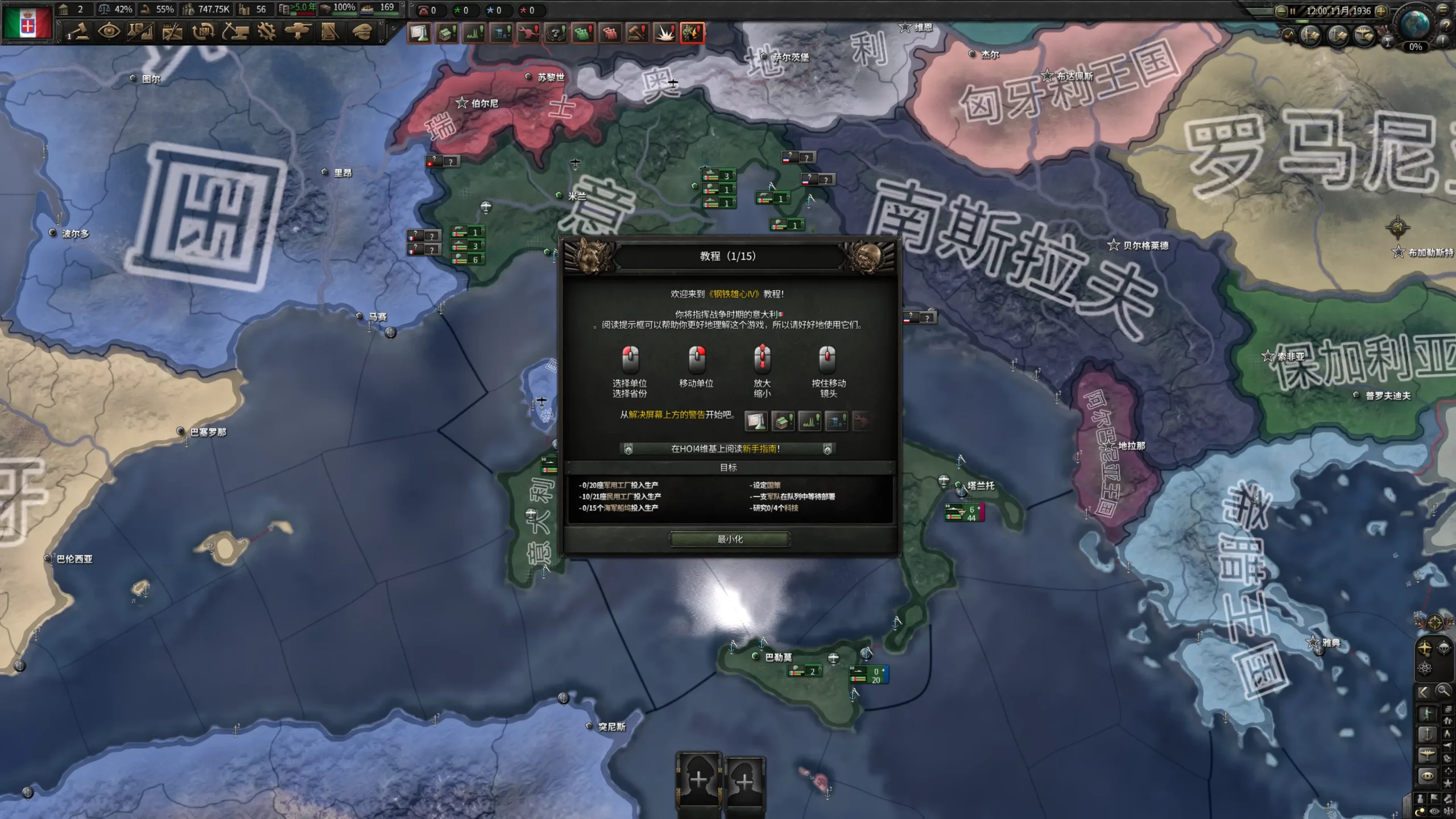Viewport: 1456px width, 819px height.
Task: Open the Decisions panel with the gavel icon
Action: click(80, 32)
